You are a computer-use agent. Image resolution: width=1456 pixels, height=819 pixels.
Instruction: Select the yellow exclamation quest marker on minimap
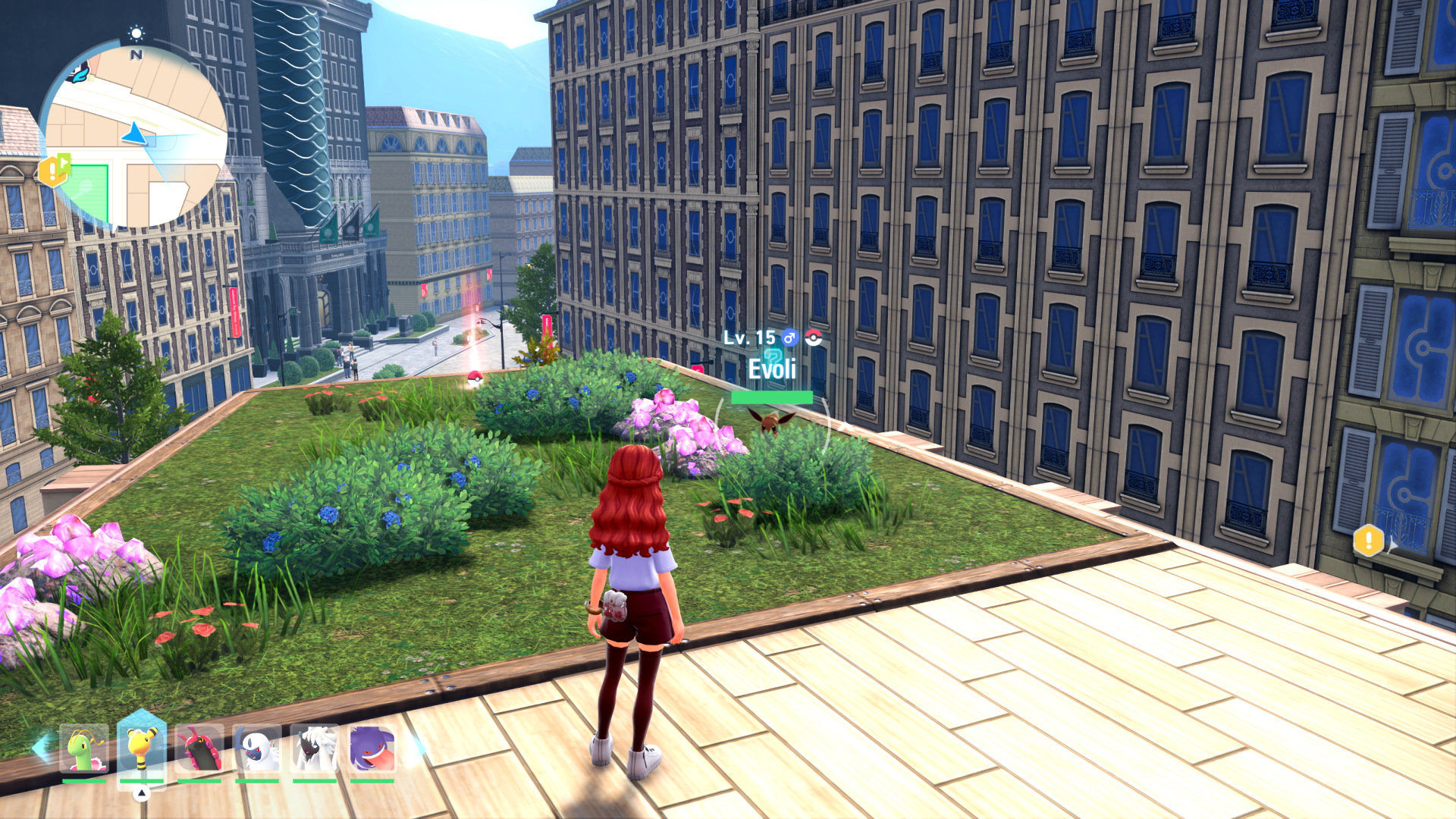[52, 171]
